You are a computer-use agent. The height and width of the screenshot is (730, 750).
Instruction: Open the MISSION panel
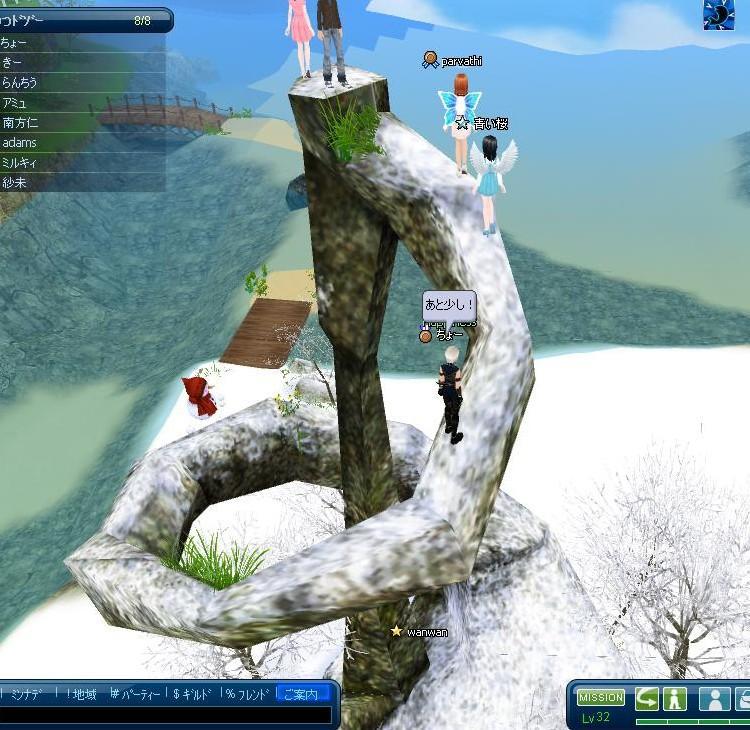pos(601,697)
